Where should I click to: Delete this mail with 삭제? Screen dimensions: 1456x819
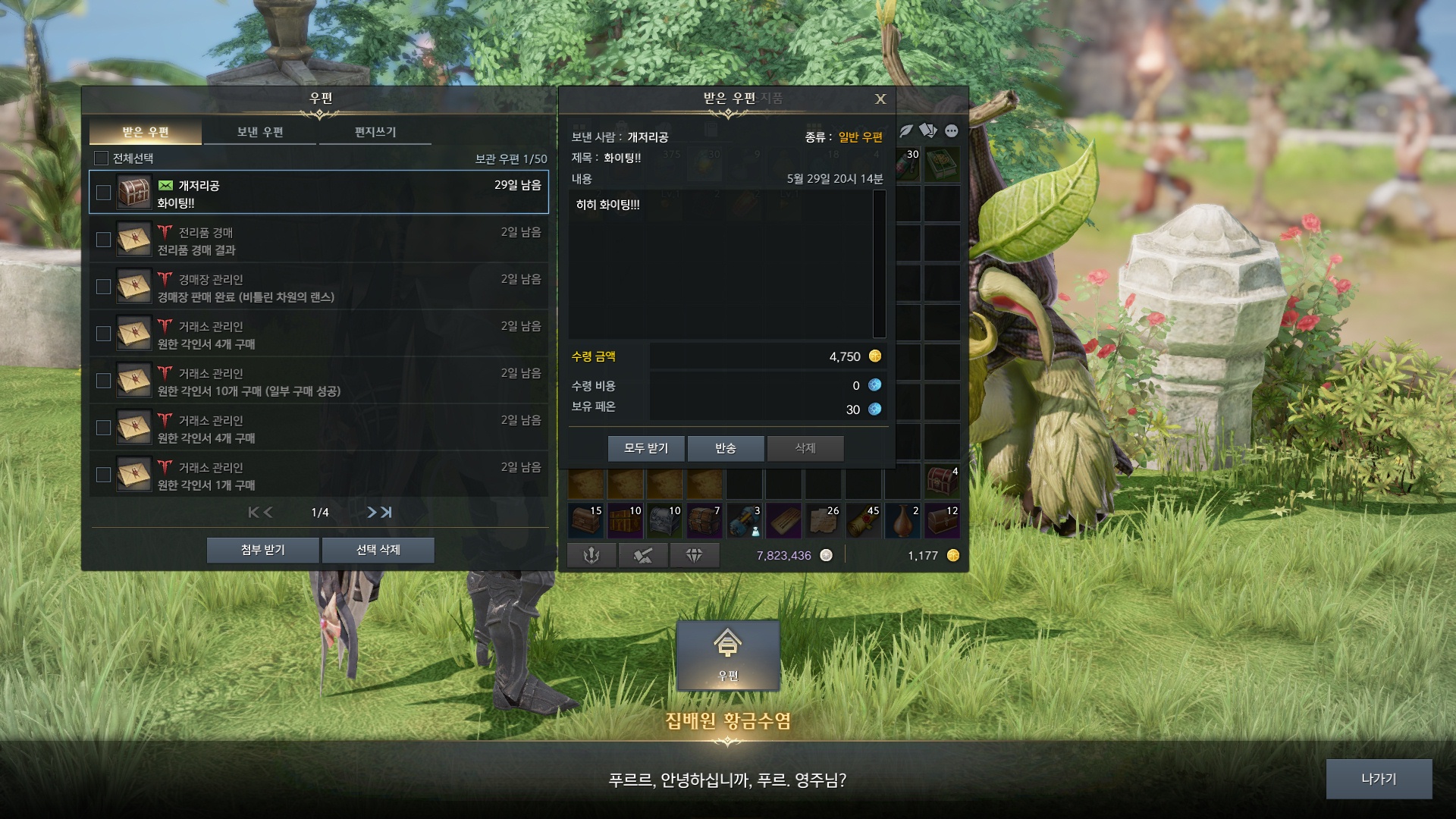click(805, 448)
